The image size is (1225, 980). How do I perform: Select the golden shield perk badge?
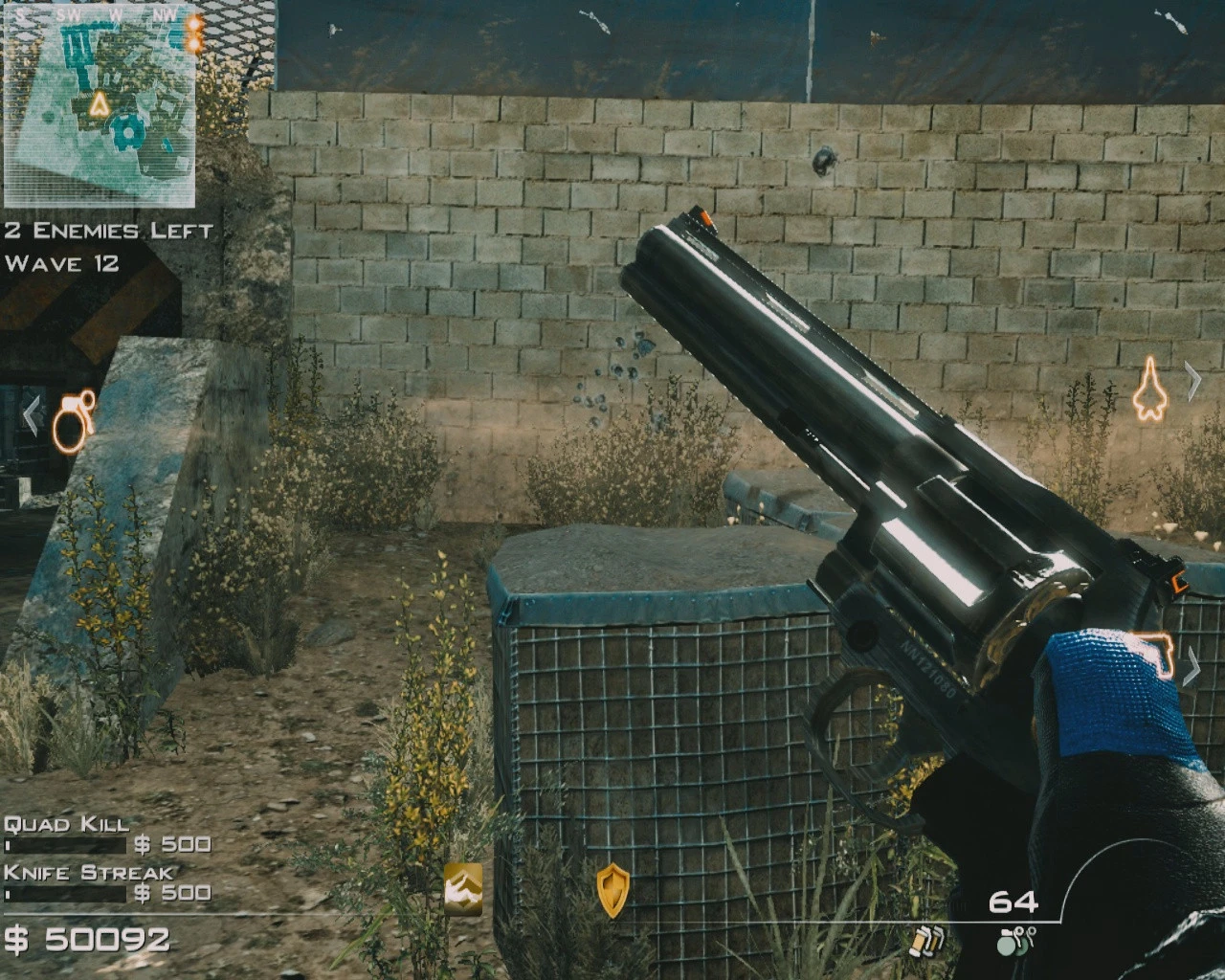click(x=613, y=888)
